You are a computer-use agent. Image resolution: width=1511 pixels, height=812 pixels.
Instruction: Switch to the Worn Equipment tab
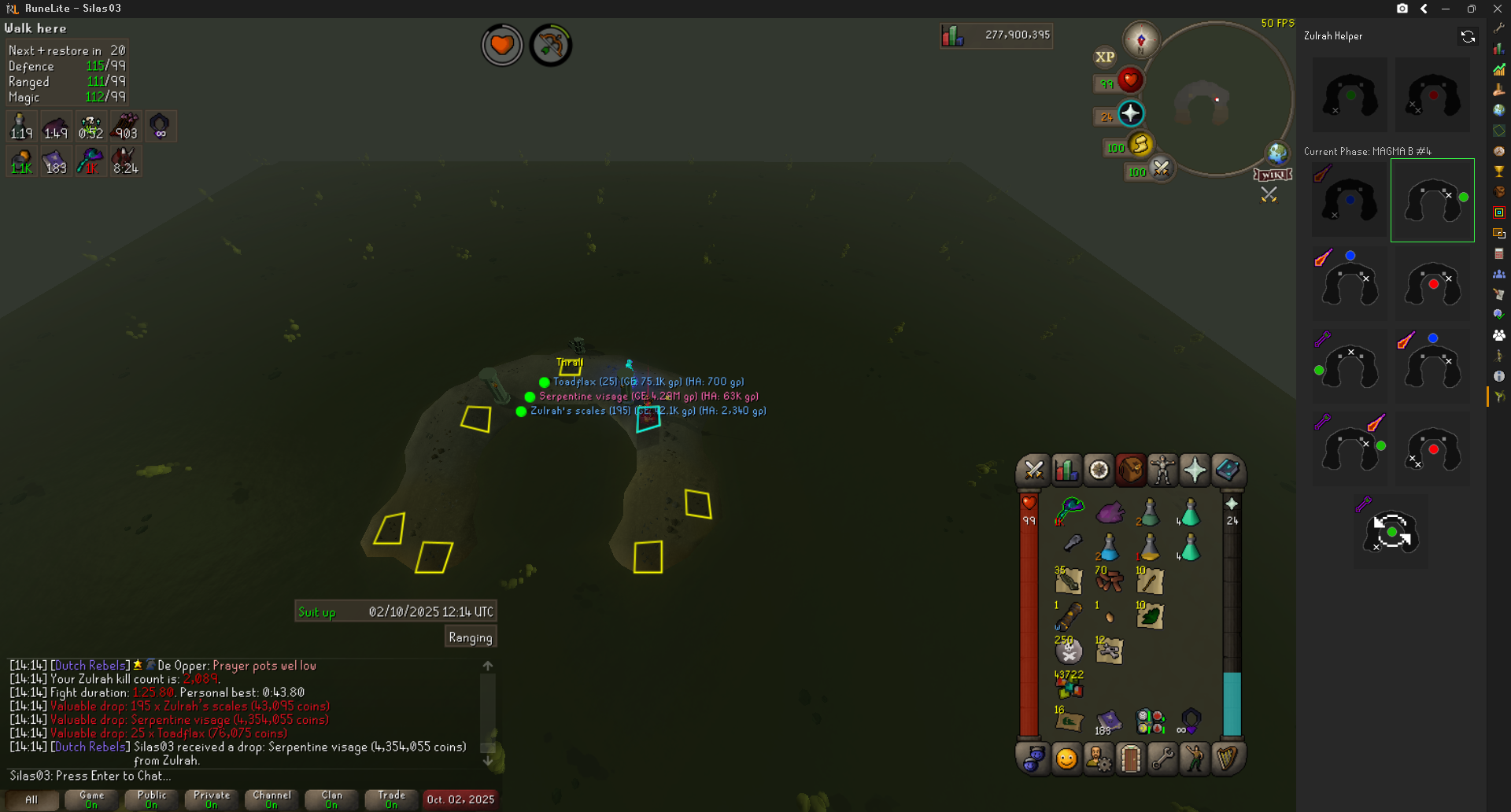pos(1162,471)
